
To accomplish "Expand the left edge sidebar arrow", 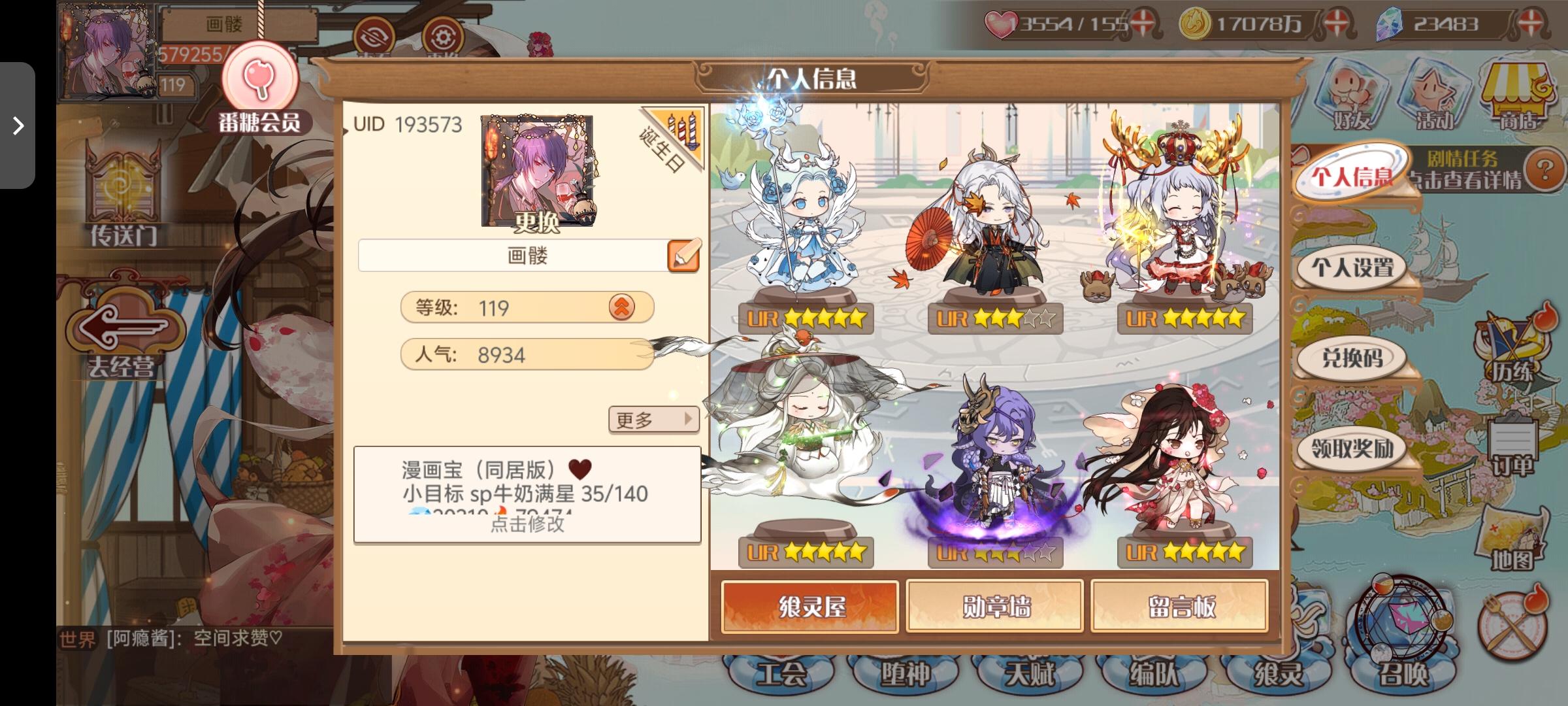I will (x=18, y=126).
